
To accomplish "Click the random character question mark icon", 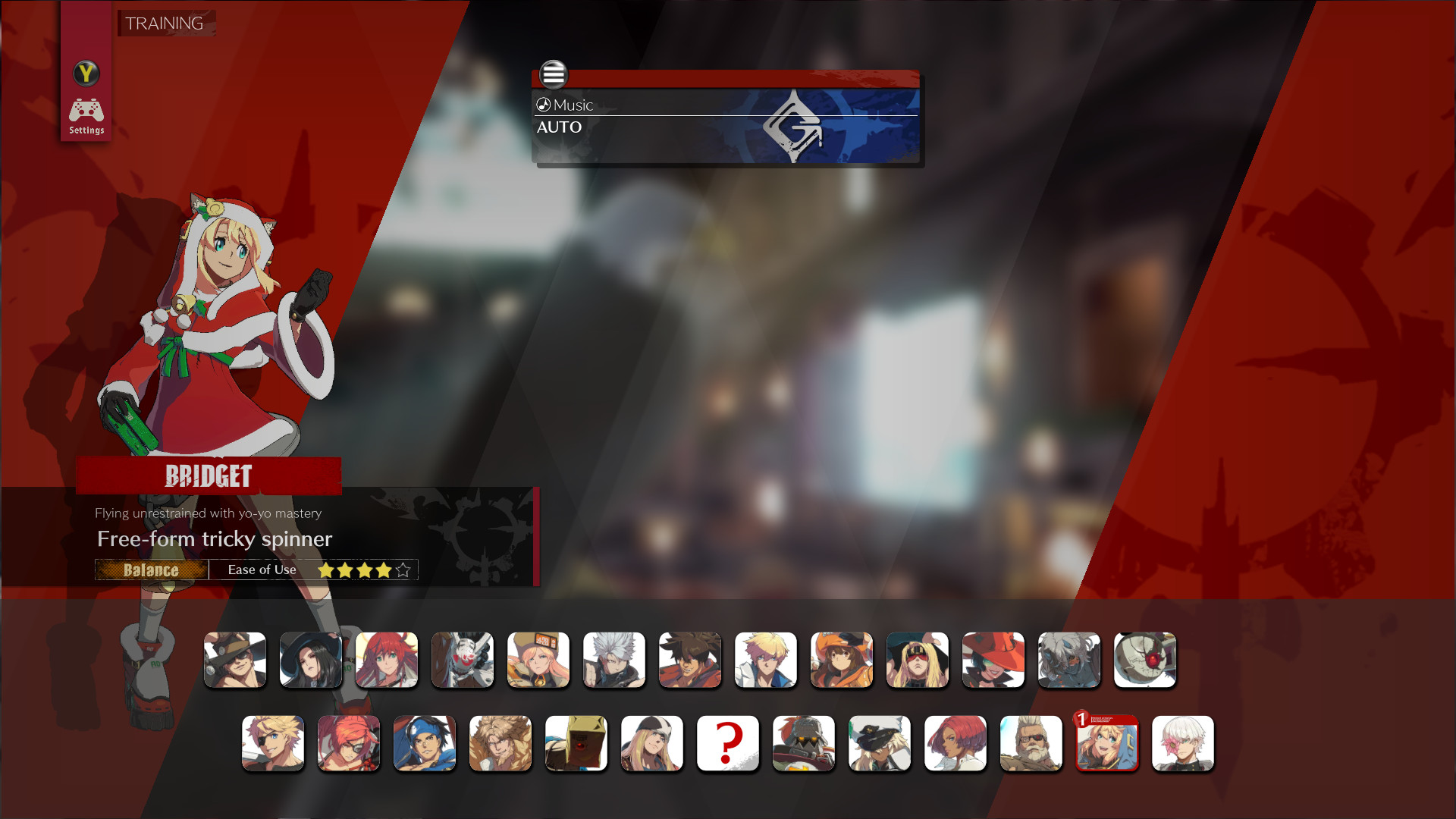I will (x=728, y=743).
